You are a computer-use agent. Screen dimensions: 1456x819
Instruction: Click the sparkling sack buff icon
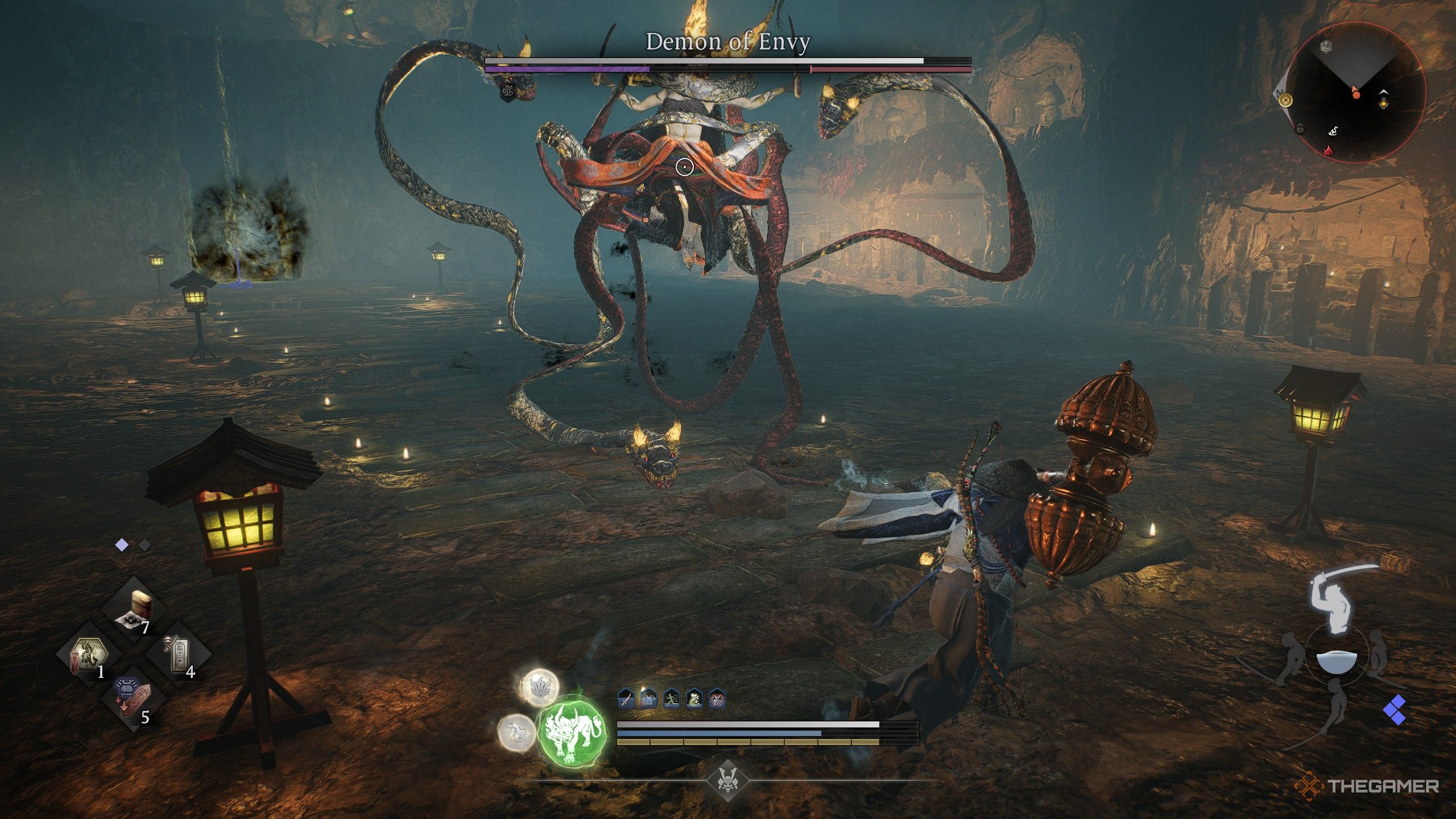coord(694,698)
